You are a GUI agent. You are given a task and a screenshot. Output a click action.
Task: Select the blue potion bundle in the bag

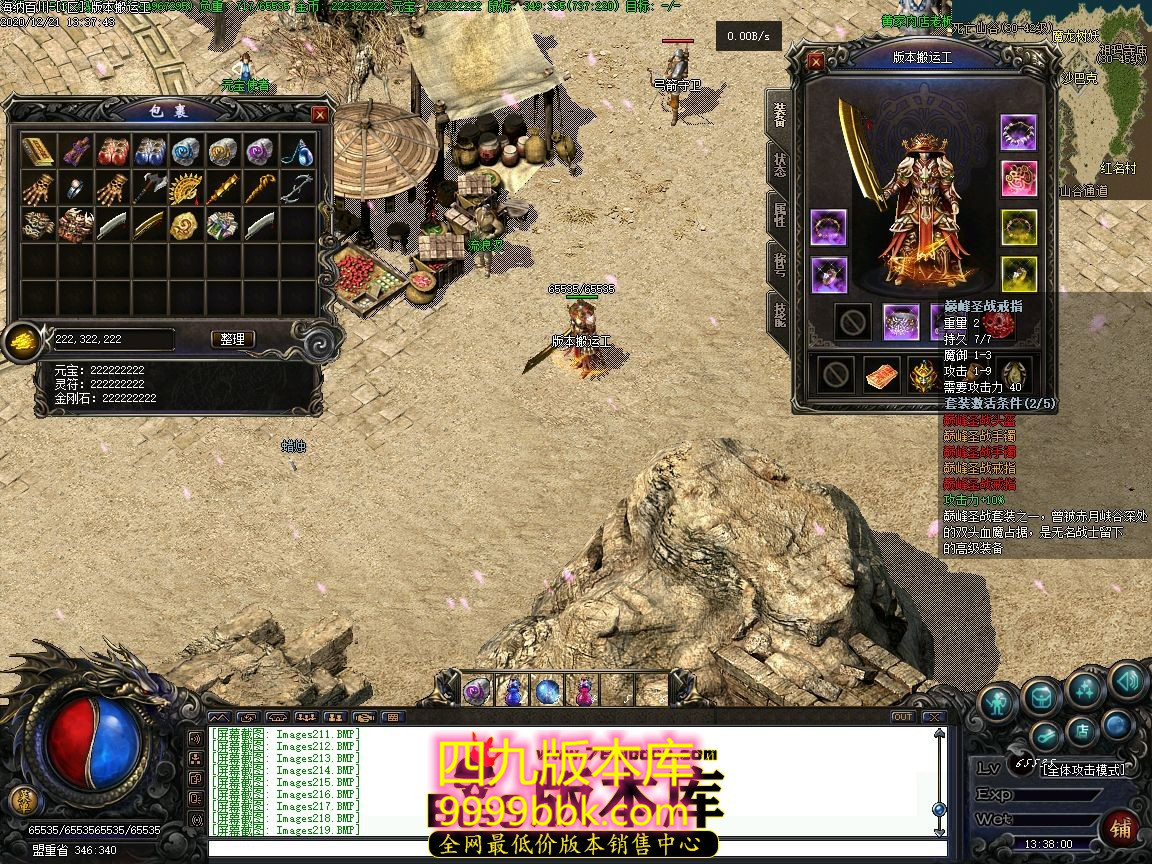(149, 152)
